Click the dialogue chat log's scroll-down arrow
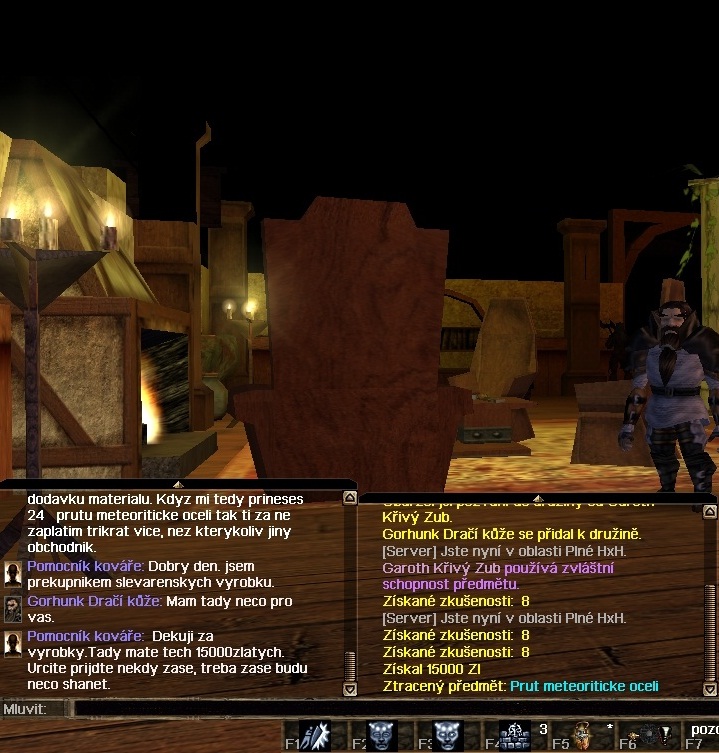Viewport: 719px width, 753px height. point(349,689)
